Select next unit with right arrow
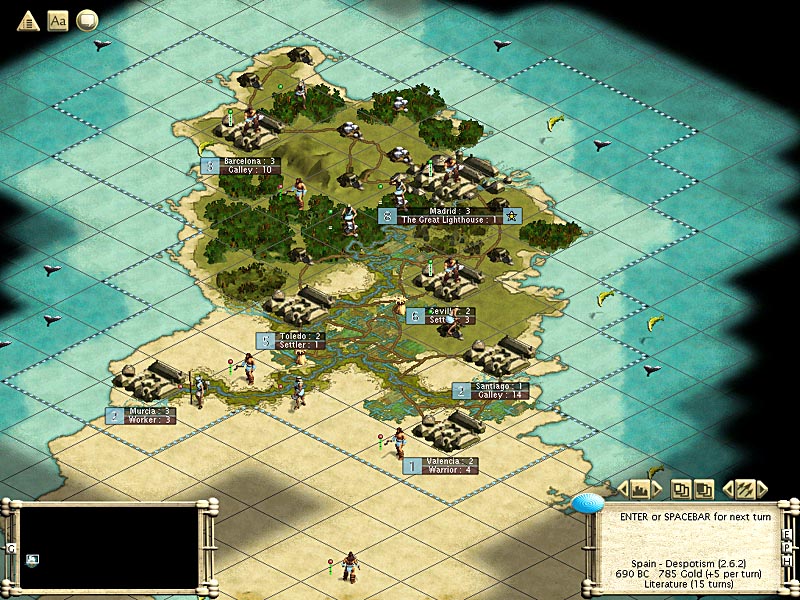 pos(763,489)
